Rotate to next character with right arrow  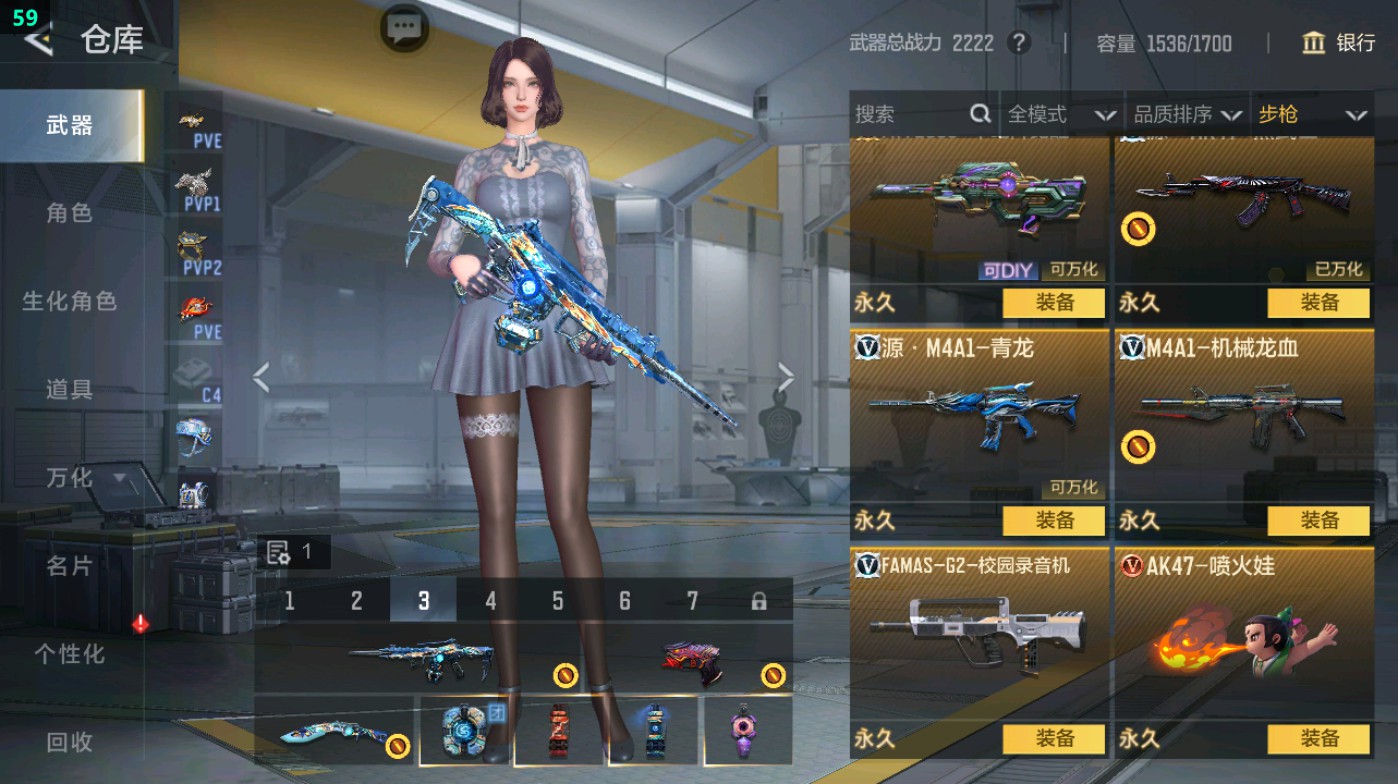click(786, 378)
